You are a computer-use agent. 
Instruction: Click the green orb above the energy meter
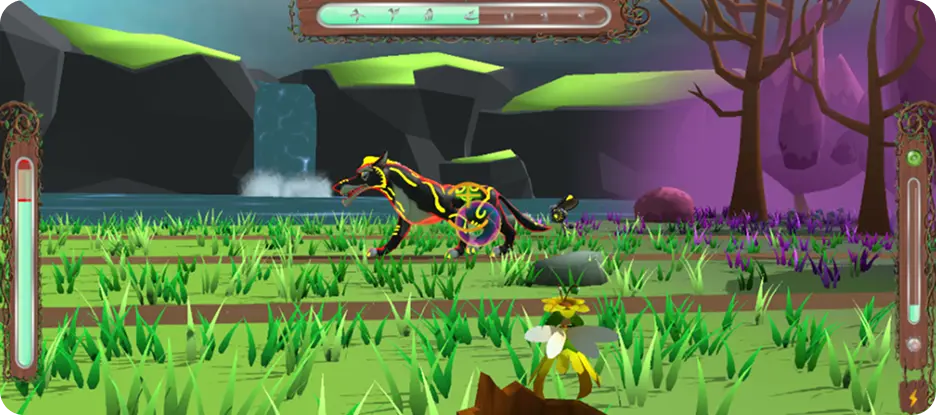[912, 158]
